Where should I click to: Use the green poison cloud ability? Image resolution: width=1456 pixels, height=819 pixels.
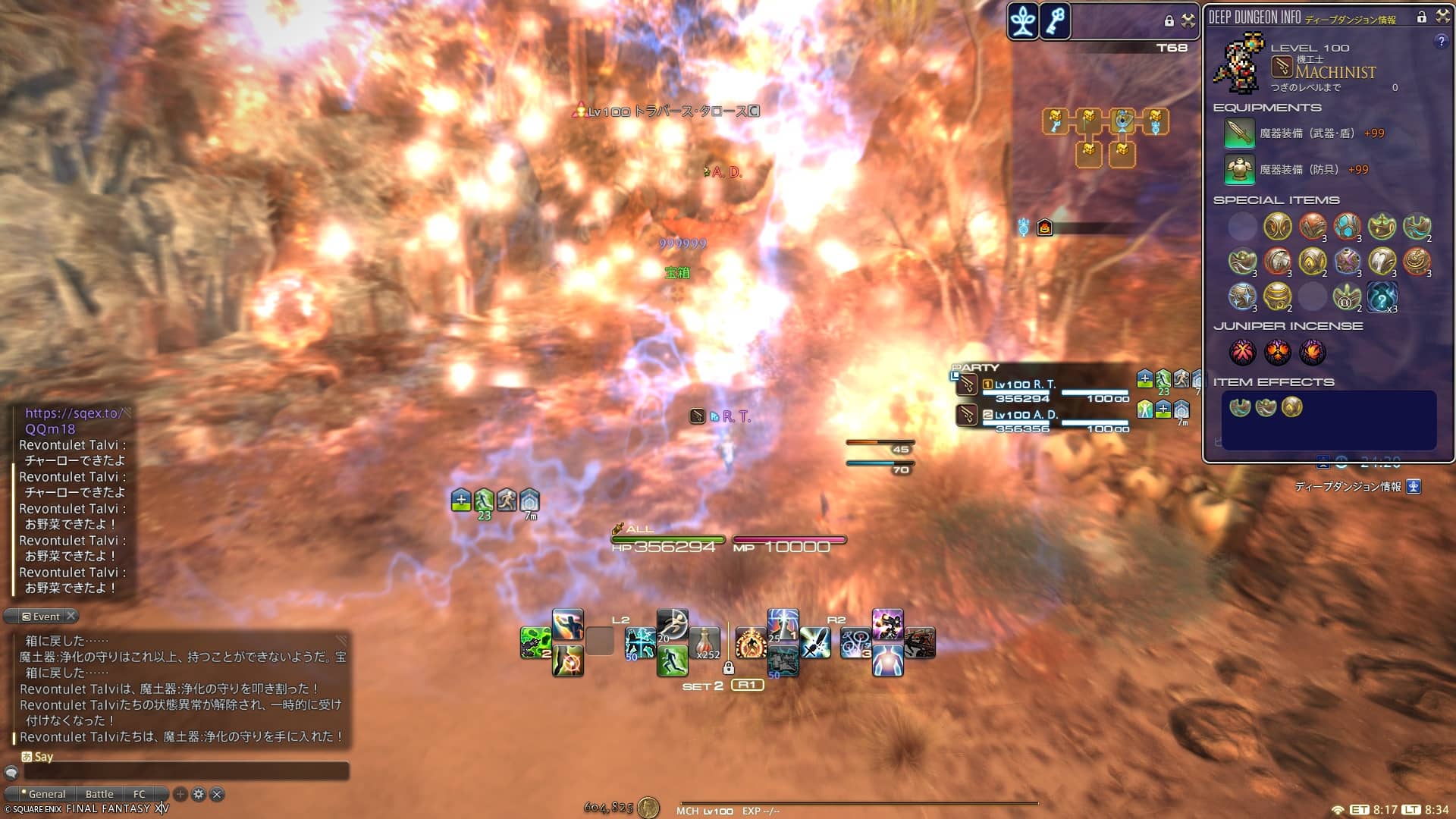coord(535,643)
